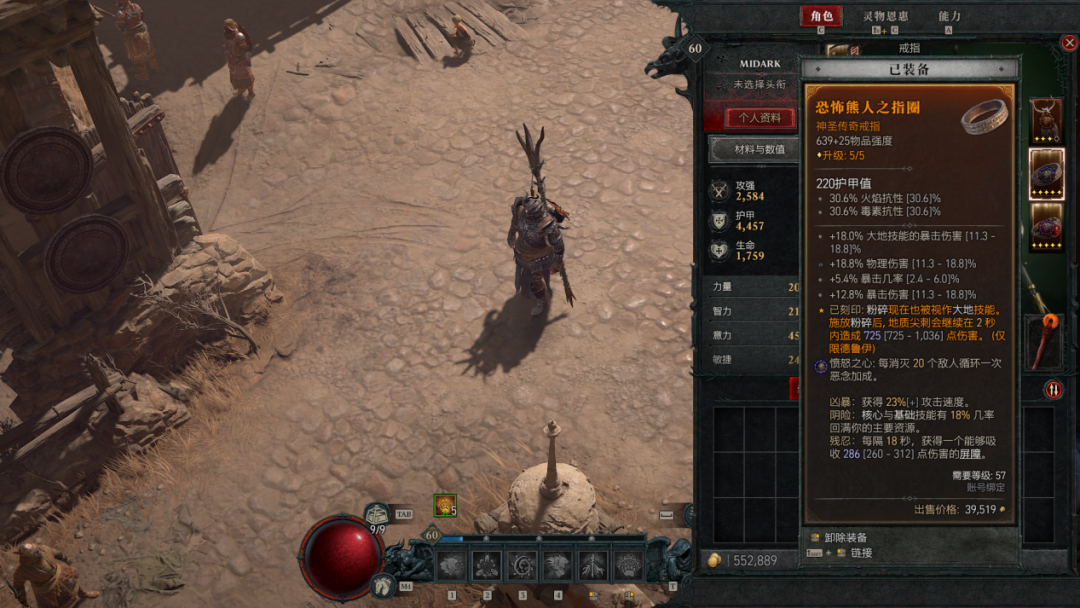Select the red-orb staff weapon slot

pos(1046,340)
